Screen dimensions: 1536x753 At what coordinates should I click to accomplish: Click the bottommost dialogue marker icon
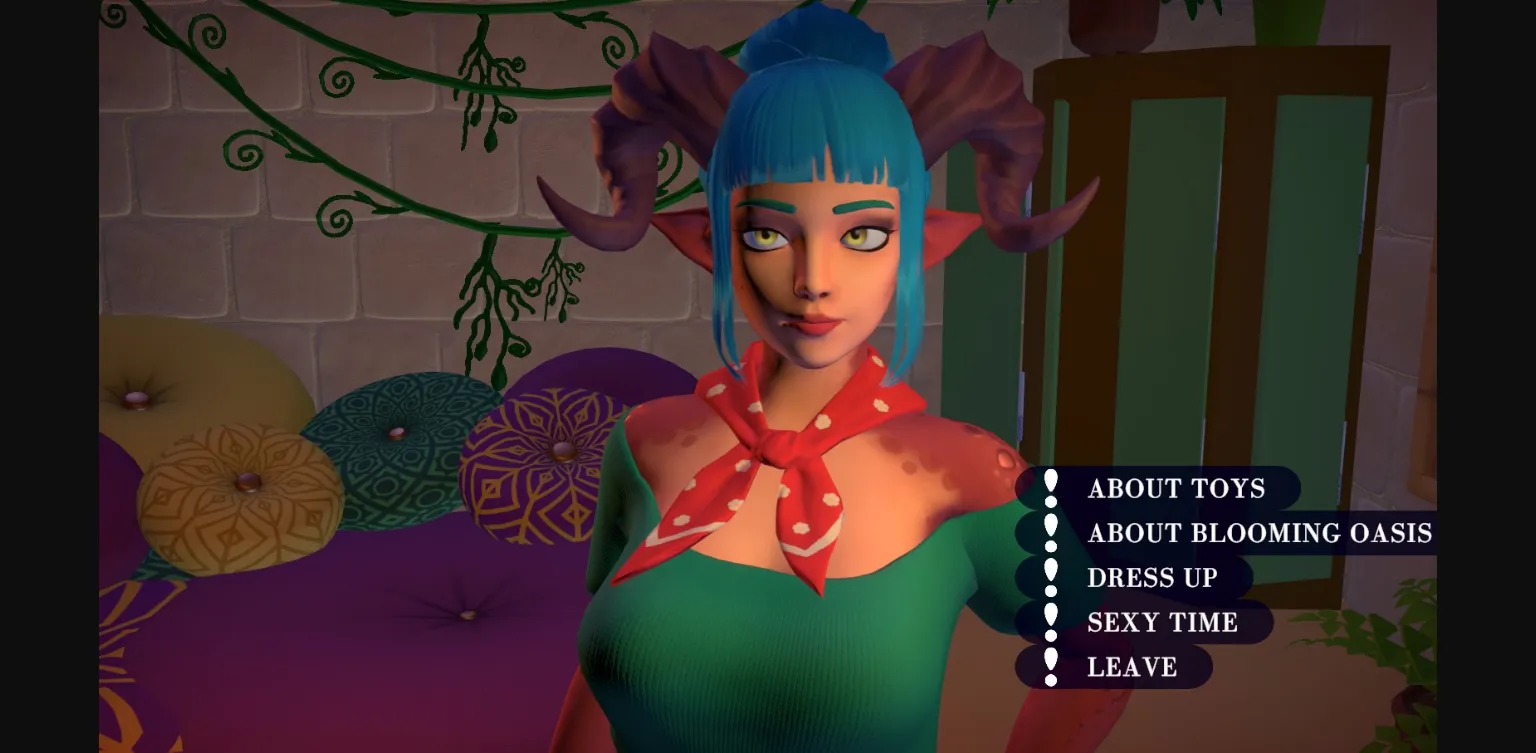pyautogui.click(x=1050, y=667)
